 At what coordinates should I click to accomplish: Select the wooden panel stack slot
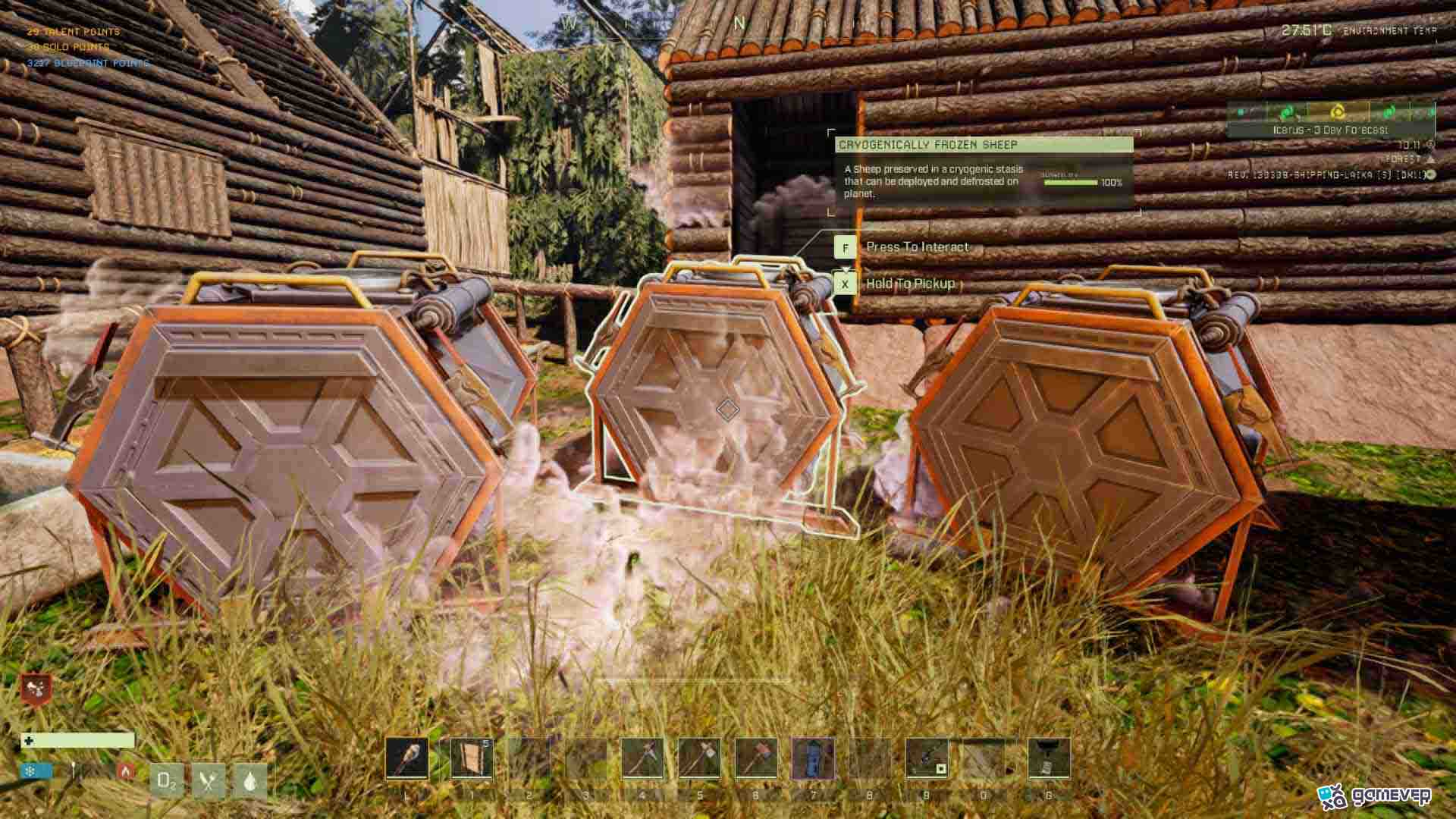pos(471,758)
